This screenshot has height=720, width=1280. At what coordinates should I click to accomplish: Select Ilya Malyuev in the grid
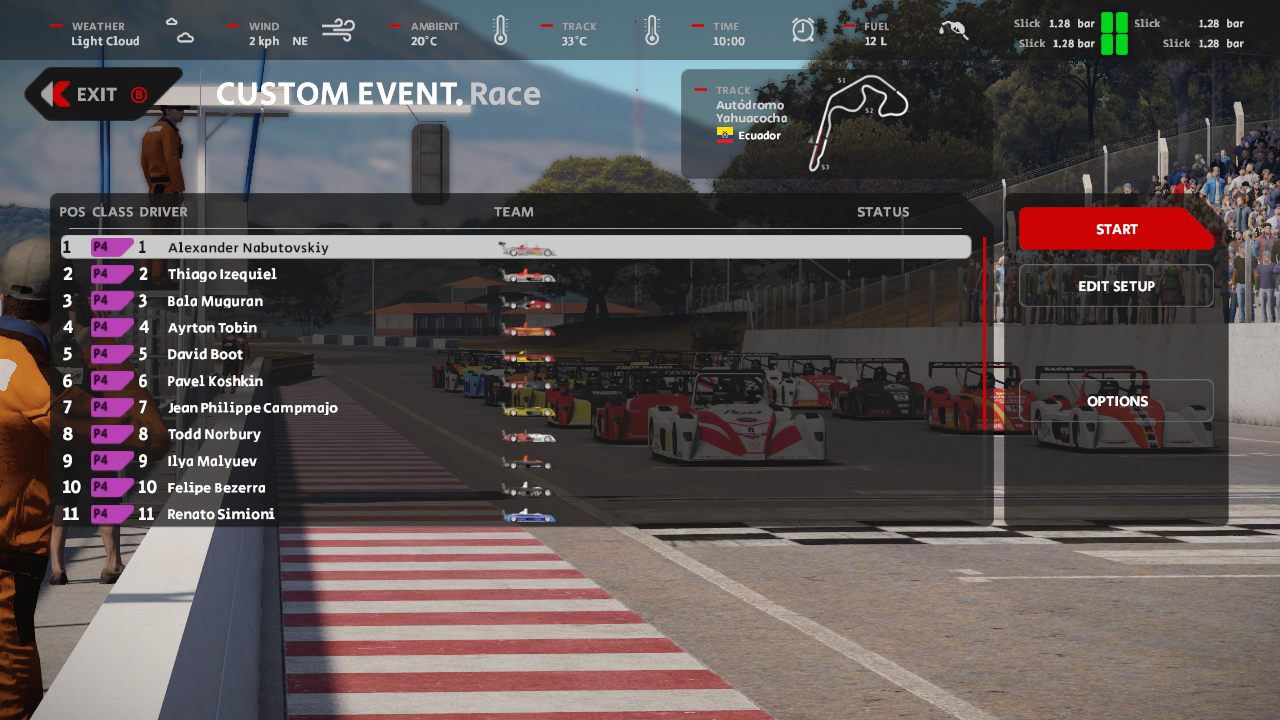click(x=212, y=461)
